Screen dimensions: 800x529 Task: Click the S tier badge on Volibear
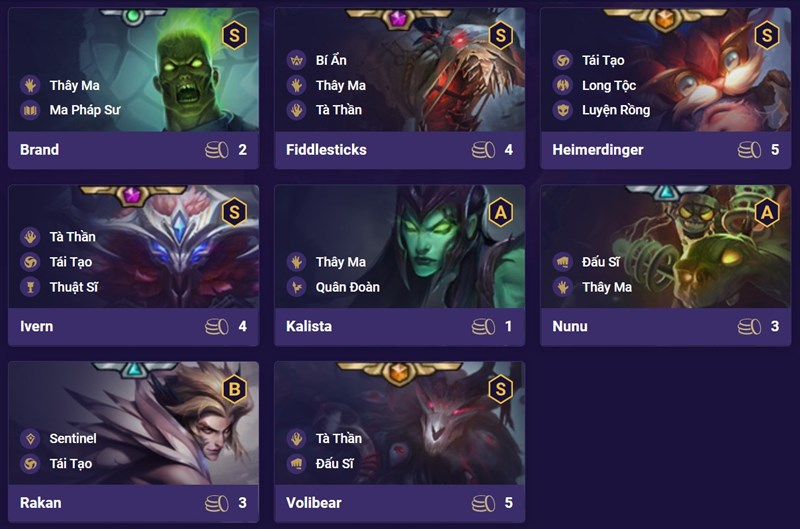(500, 388)
